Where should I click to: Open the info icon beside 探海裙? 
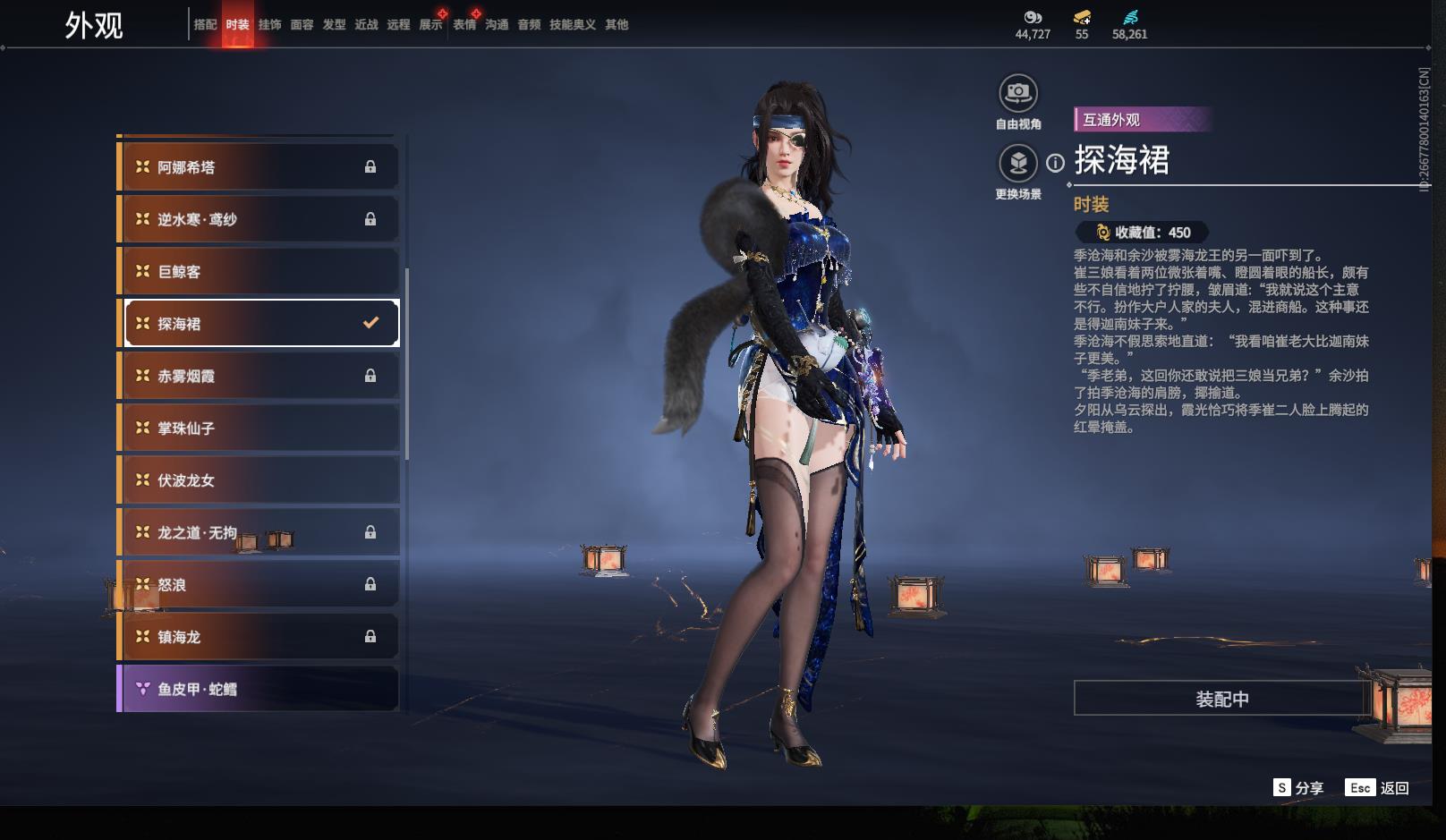pyautogui.click(x=1056, y=163)
